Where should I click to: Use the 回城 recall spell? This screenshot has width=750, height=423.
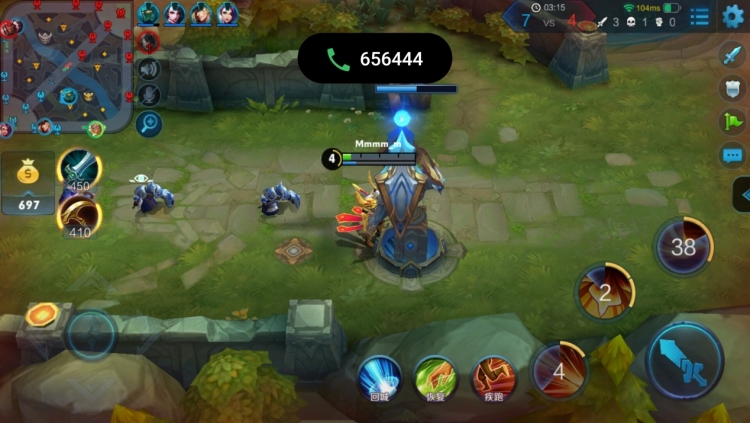click(380, 377)
